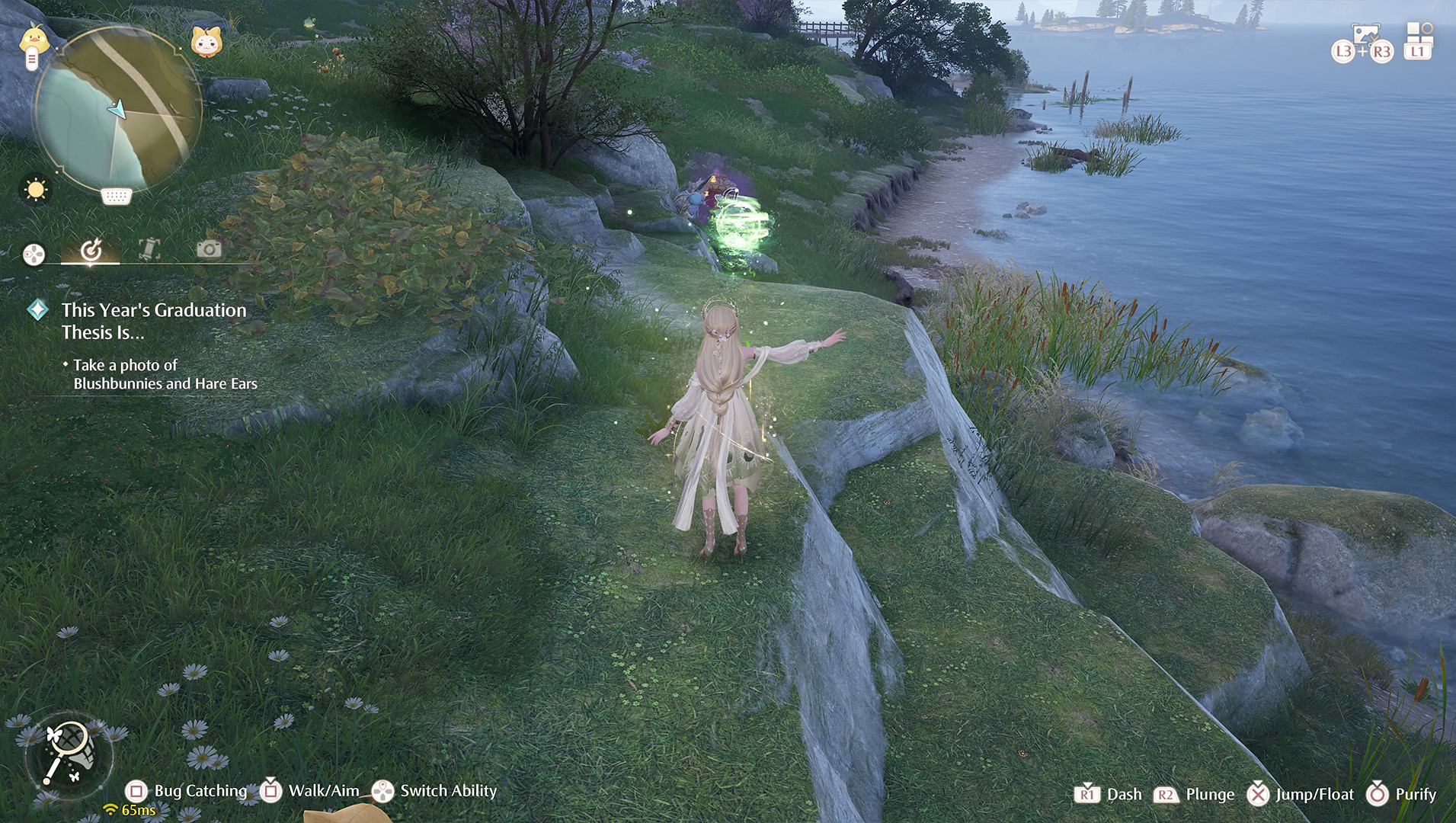1456x823 pixels.
Task: Open the photo snapshot icon
Action: tap(1365, 34)
